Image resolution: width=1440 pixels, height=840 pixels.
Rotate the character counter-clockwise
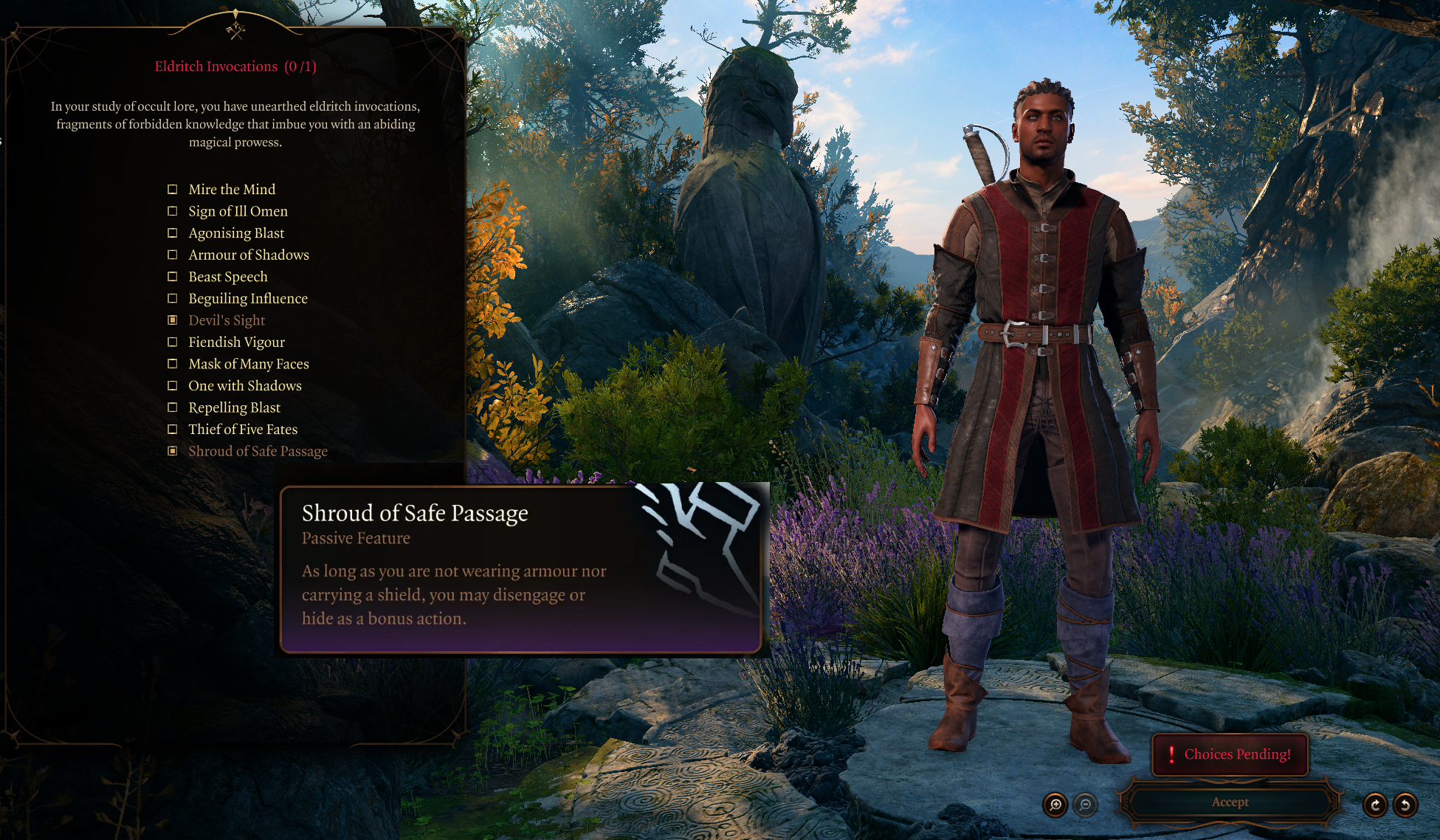(x=1405, y=805)
